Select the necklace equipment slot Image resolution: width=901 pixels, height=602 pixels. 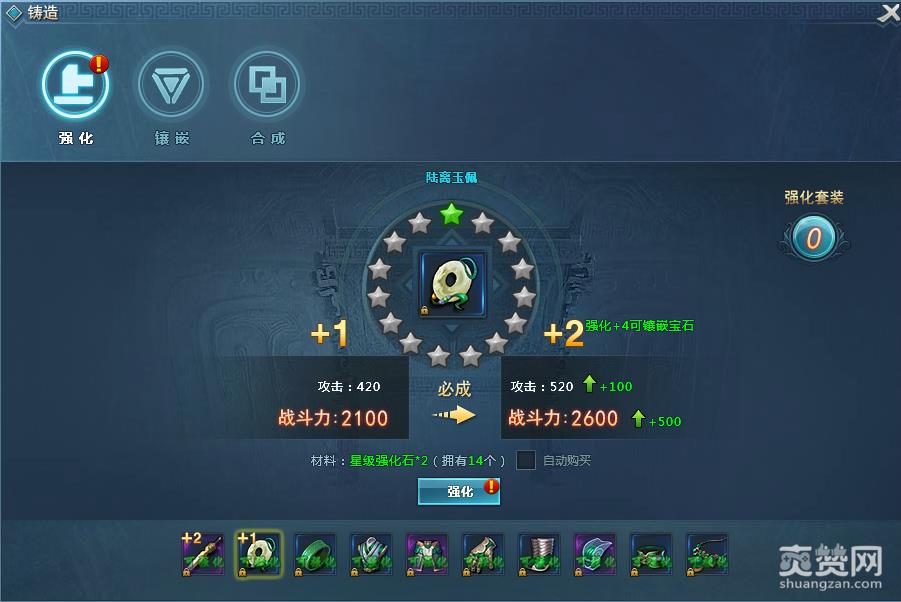707,554
